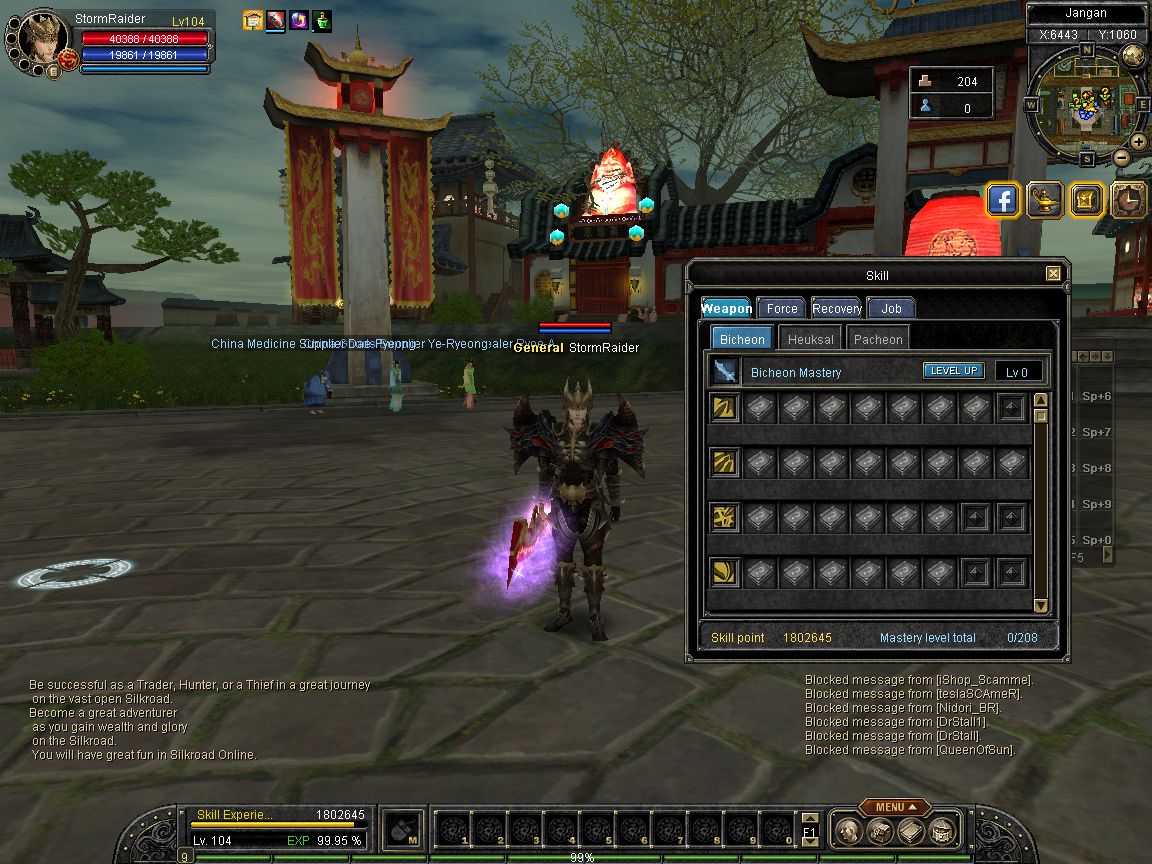Open the Recovery skill tab
The image size is (1152, 864).
coord(837,309)
